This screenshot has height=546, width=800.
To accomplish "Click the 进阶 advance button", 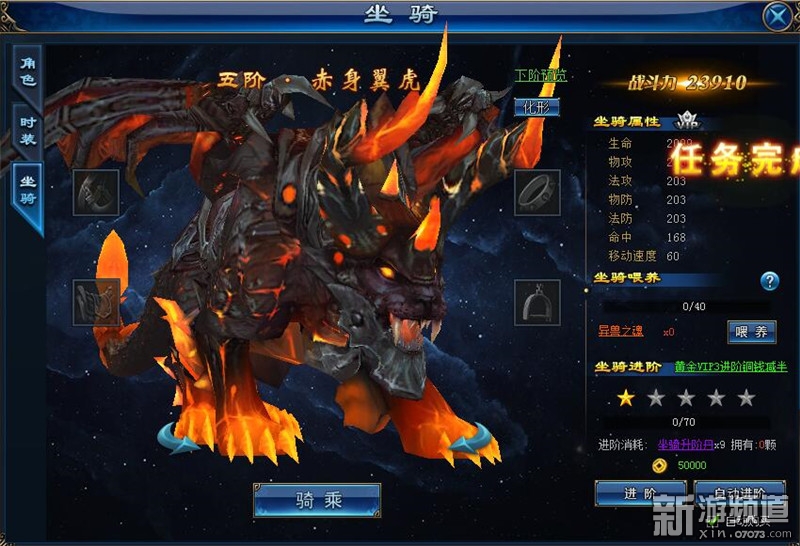I will click(x=640, y=493).
